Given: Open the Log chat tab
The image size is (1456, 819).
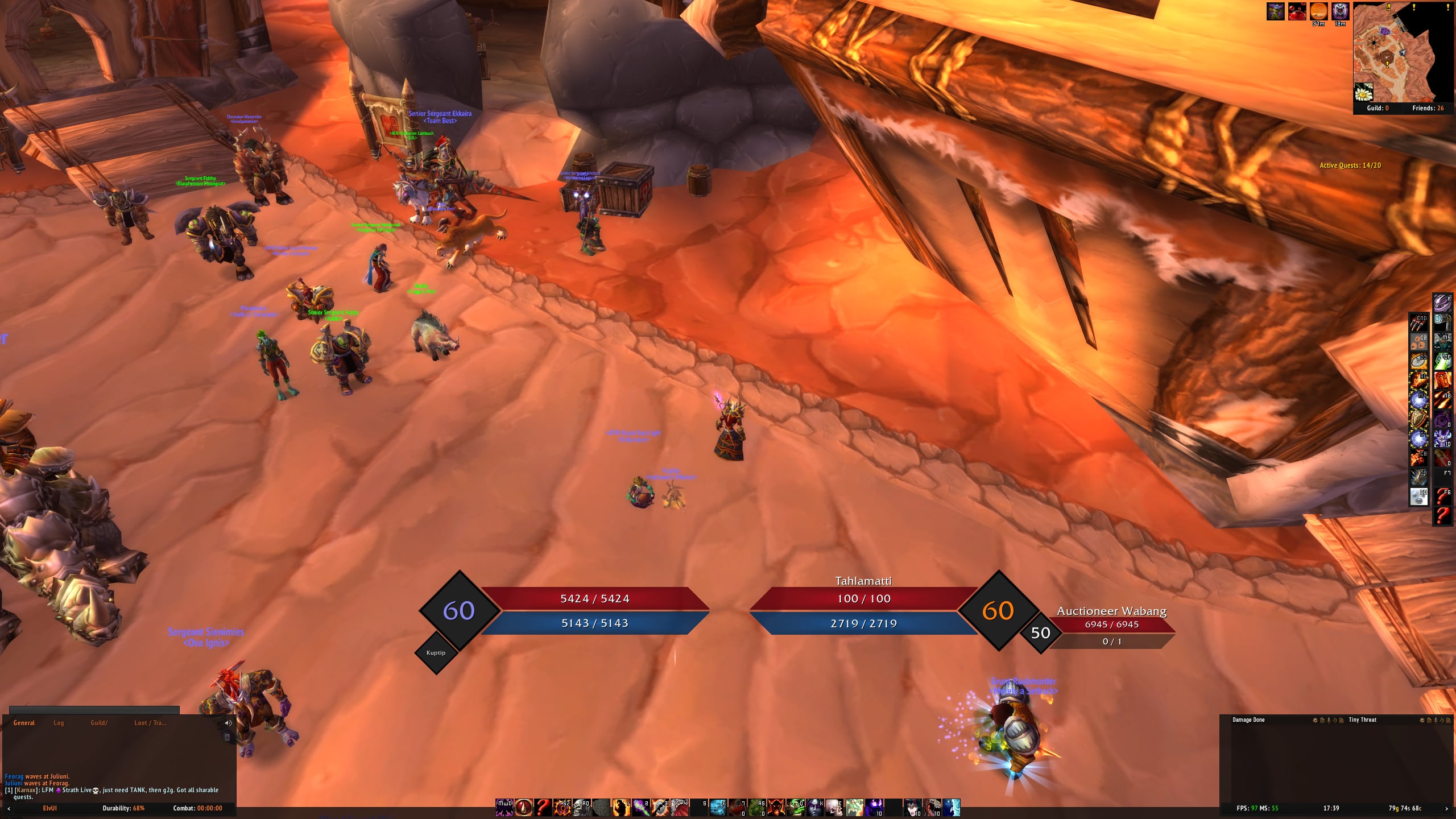Looking at the screenshot, I should [59, 723].
